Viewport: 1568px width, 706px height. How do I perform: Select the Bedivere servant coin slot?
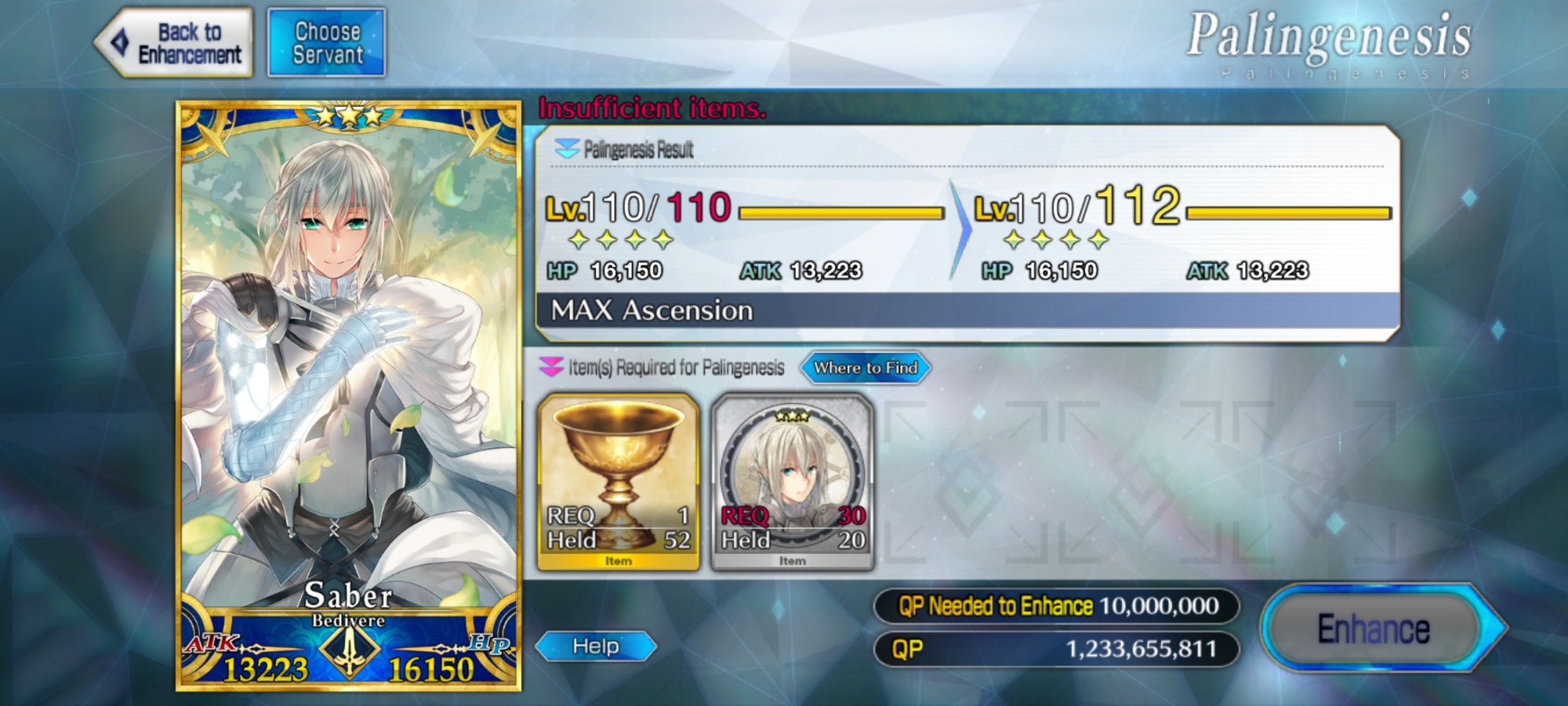click(792, 482)
